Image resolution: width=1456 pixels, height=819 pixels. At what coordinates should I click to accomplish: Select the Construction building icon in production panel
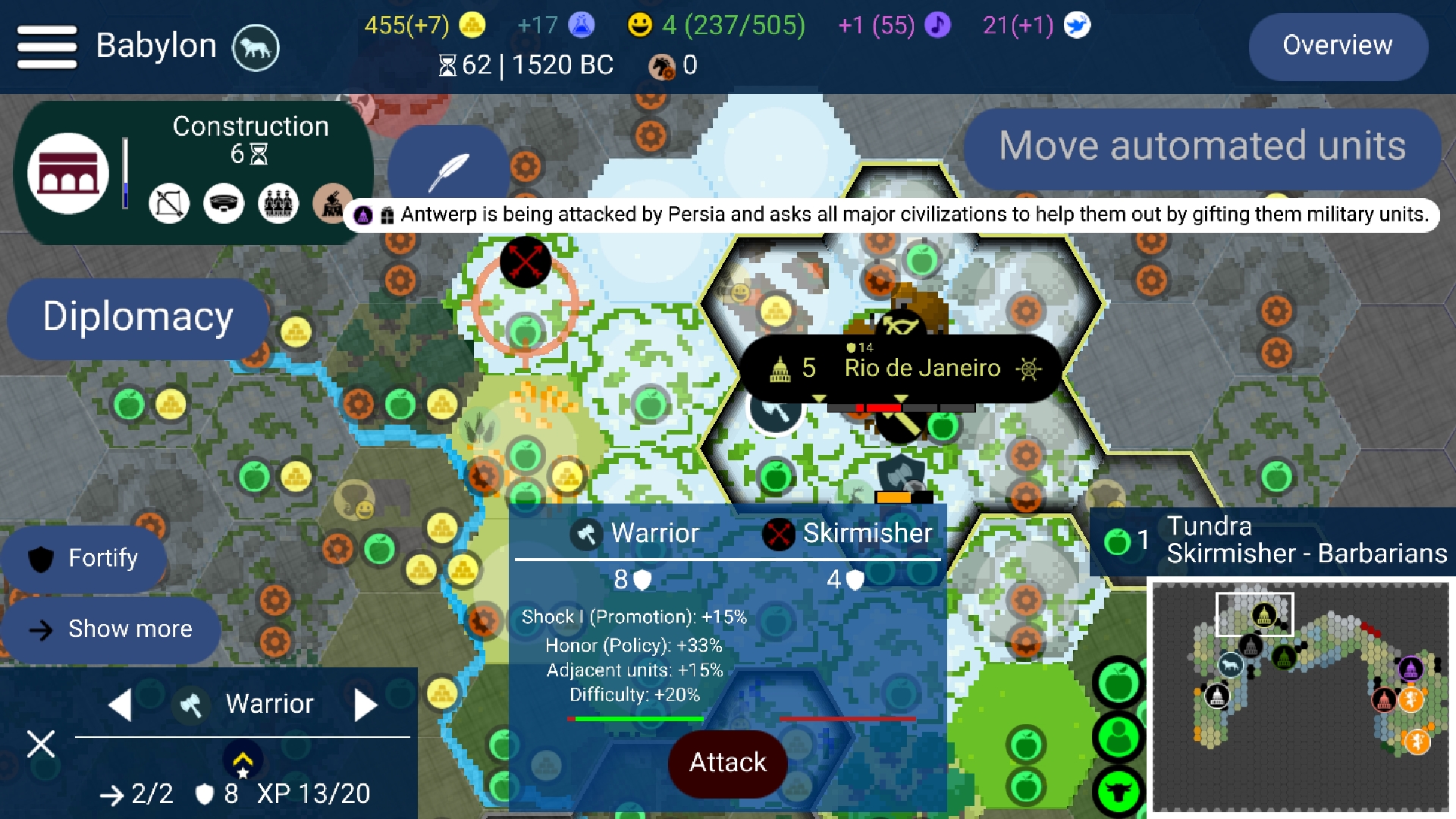[68, 173]
